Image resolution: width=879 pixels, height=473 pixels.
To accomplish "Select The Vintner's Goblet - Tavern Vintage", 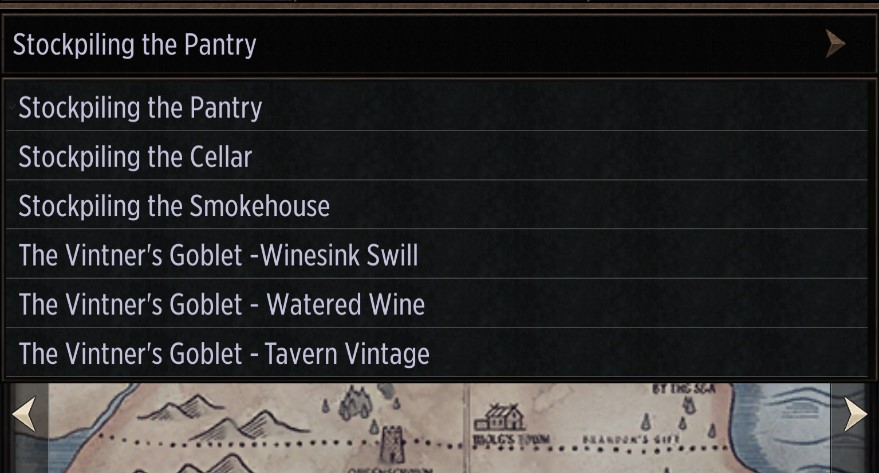I will 438,353.
